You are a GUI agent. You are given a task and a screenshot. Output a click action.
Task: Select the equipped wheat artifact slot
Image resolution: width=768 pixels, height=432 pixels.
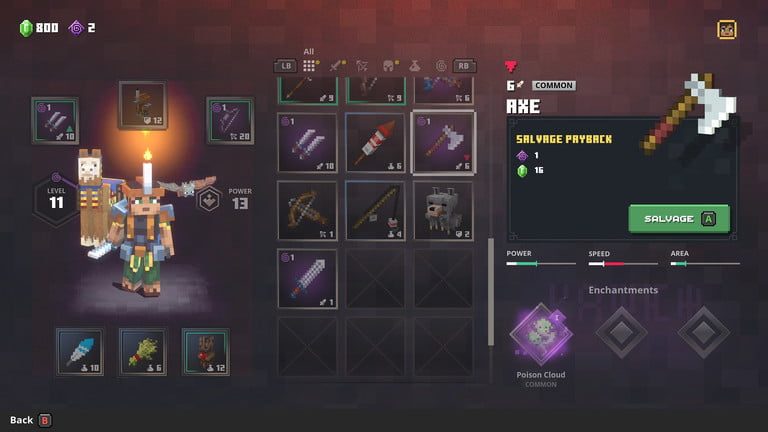click(142, 351)
